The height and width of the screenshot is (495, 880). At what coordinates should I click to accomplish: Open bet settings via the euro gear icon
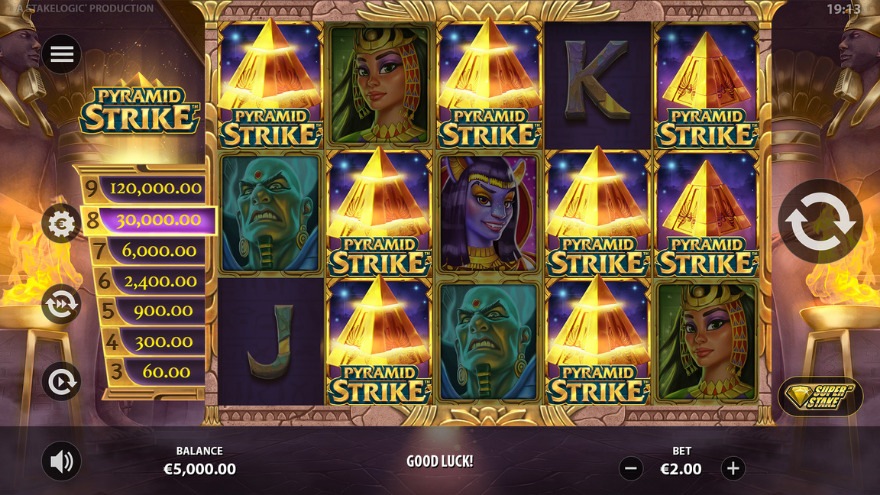[x=61, y=224]
